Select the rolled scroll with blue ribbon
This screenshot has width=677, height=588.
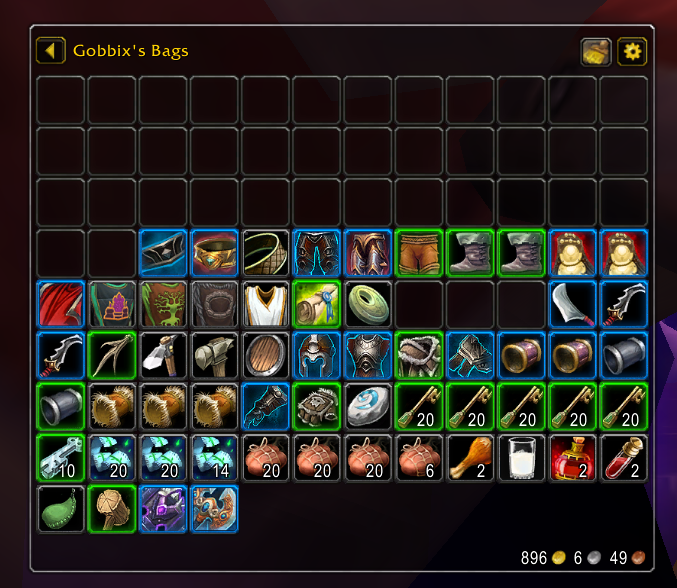coord(317,304)
